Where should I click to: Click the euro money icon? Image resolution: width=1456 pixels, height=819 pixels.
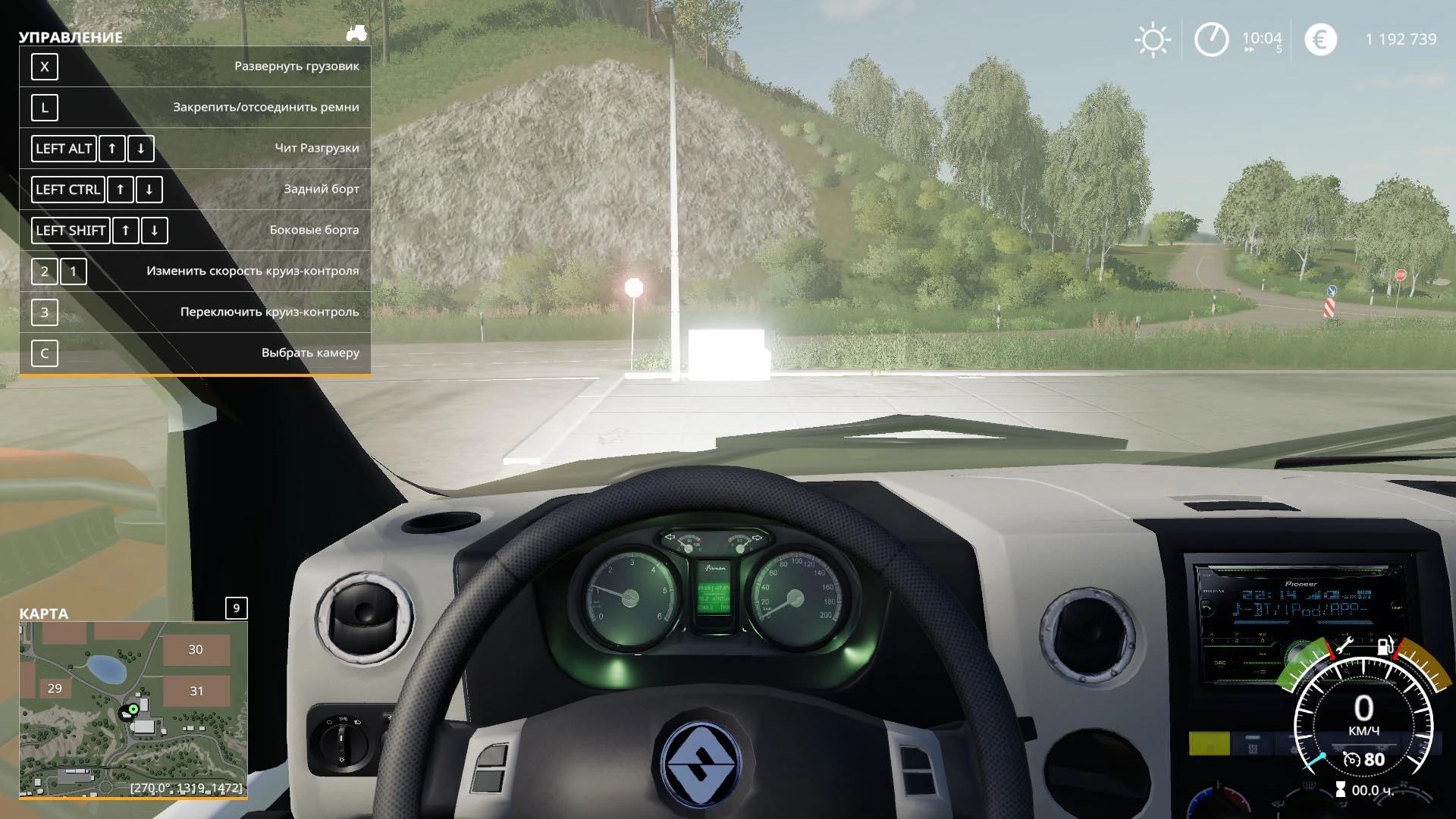[x=1320, y=39]
